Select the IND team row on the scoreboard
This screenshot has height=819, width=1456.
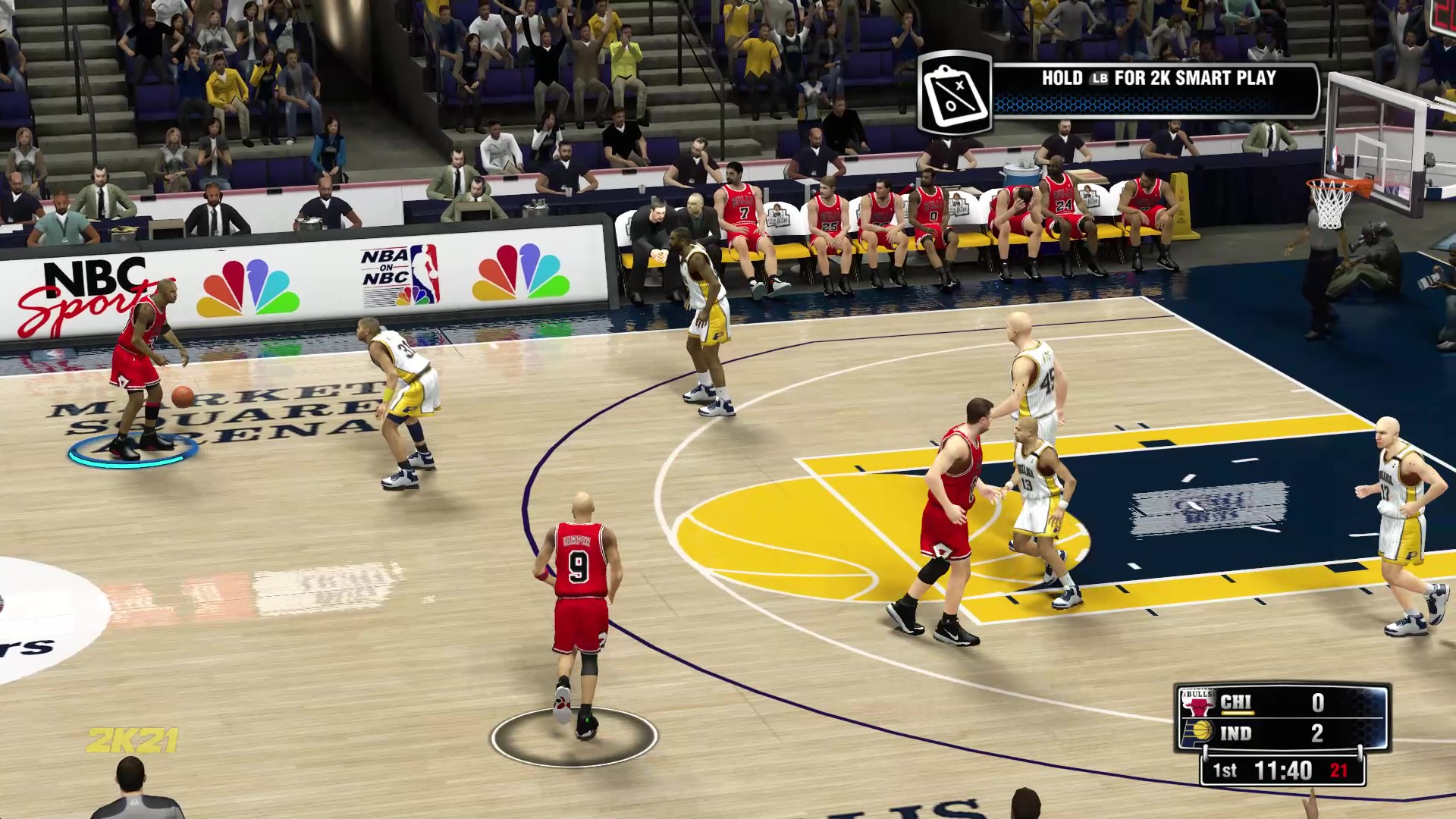[x=1235, y=733]
